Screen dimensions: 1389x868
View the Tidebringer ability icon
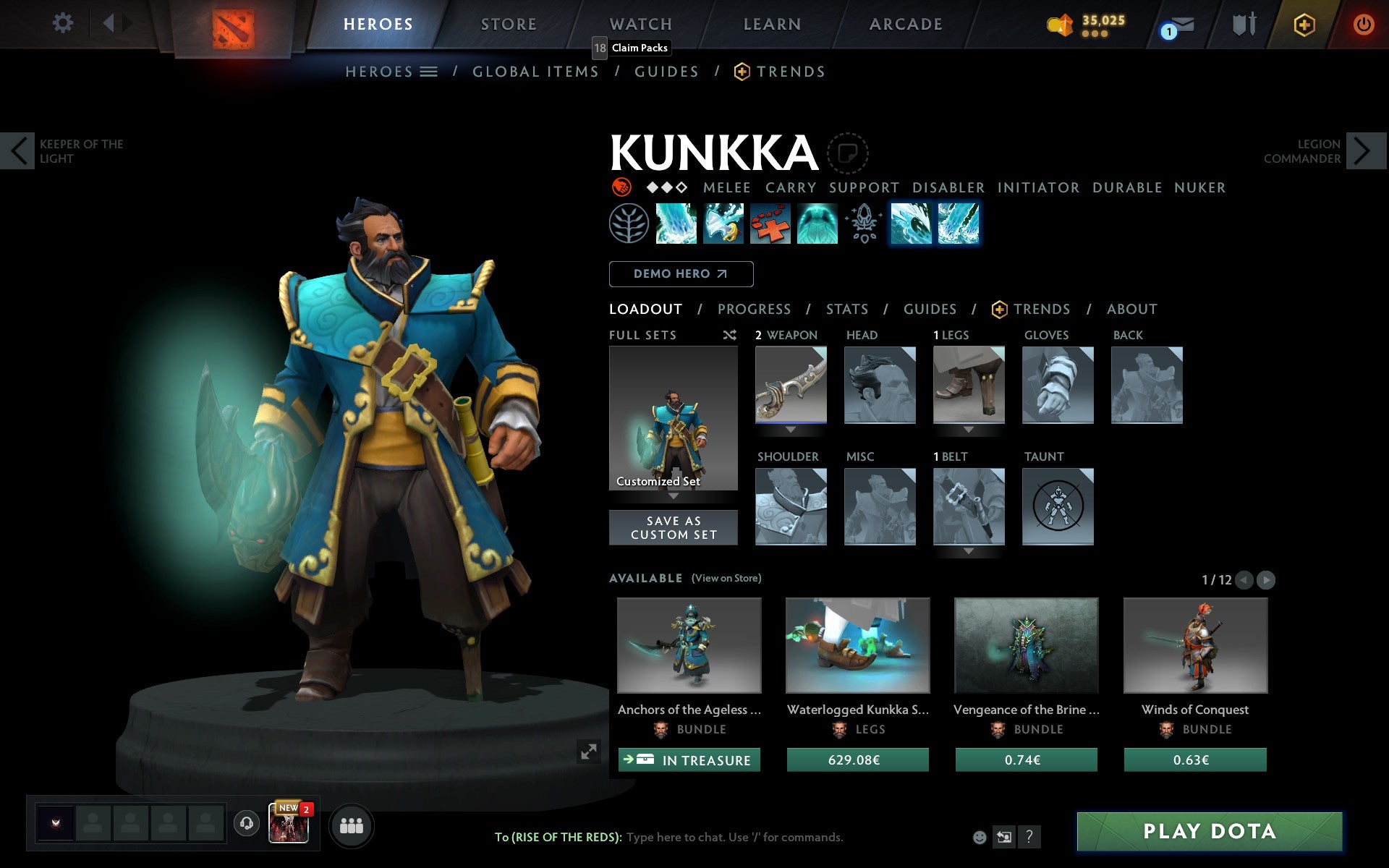point(723,224)
